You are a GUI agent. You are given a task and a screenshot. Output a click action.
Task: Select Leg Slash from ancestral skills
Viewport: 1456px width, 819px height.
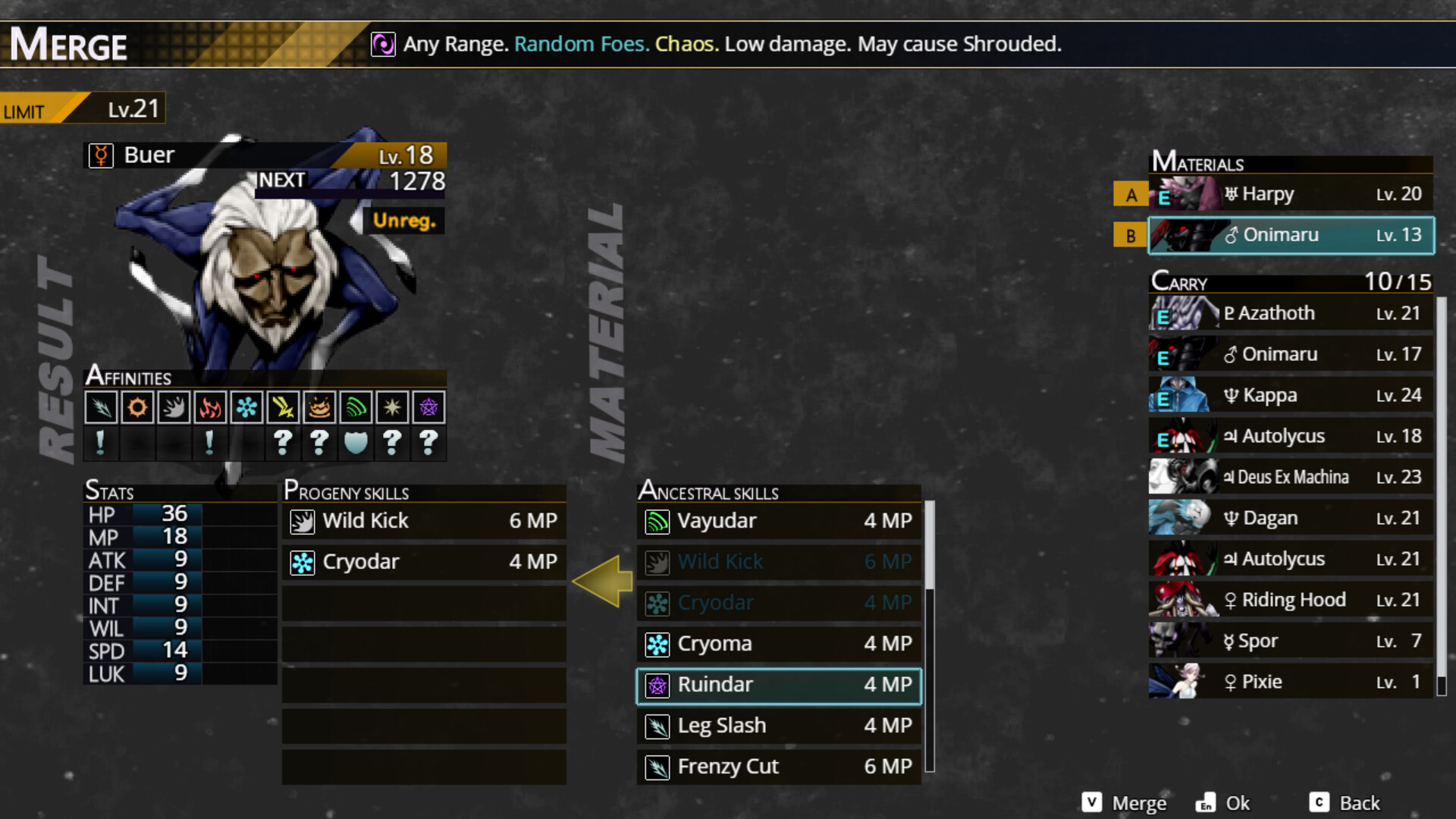779,726
